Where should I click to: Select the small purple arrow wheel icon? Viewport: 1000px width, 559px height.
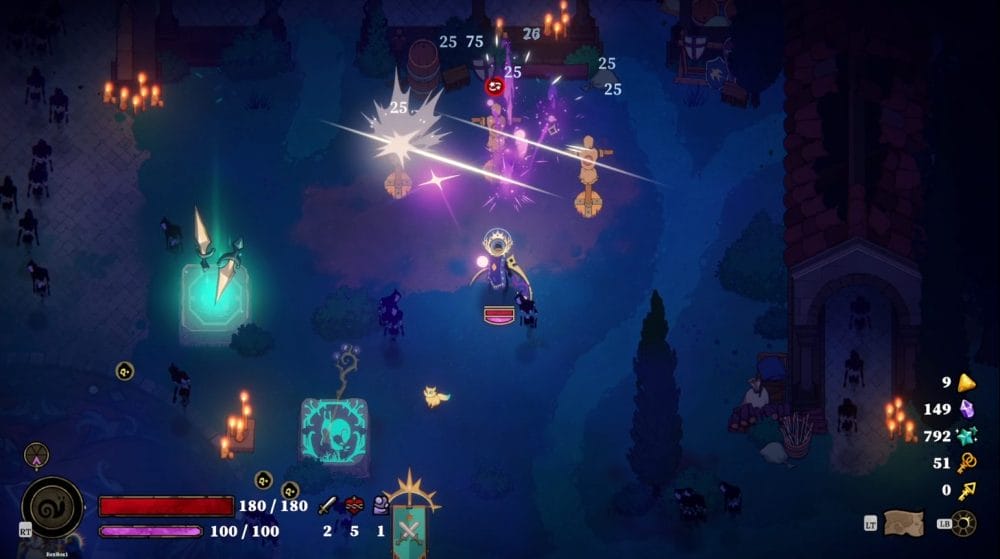coord(36,455)
